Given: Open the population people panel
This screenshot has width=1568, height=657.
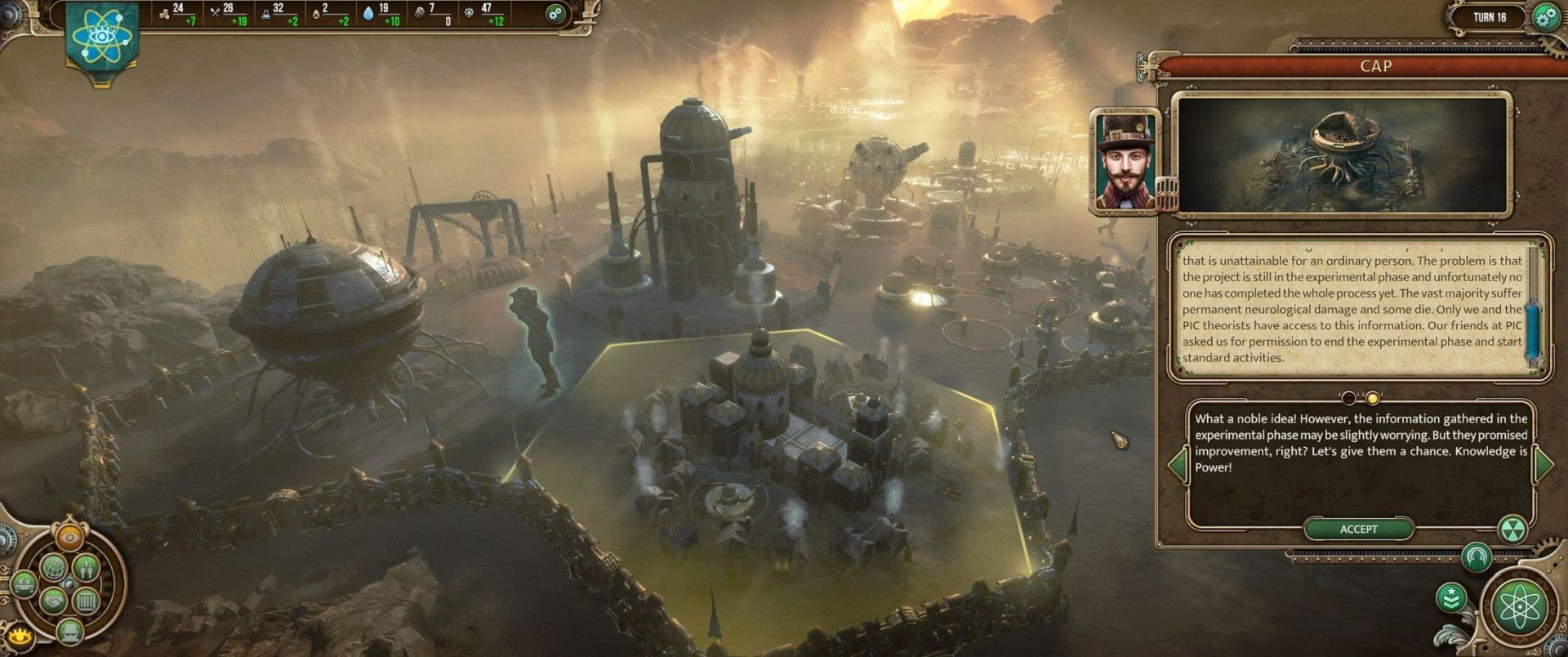Looking at the screenshot, I should (86, 566).
